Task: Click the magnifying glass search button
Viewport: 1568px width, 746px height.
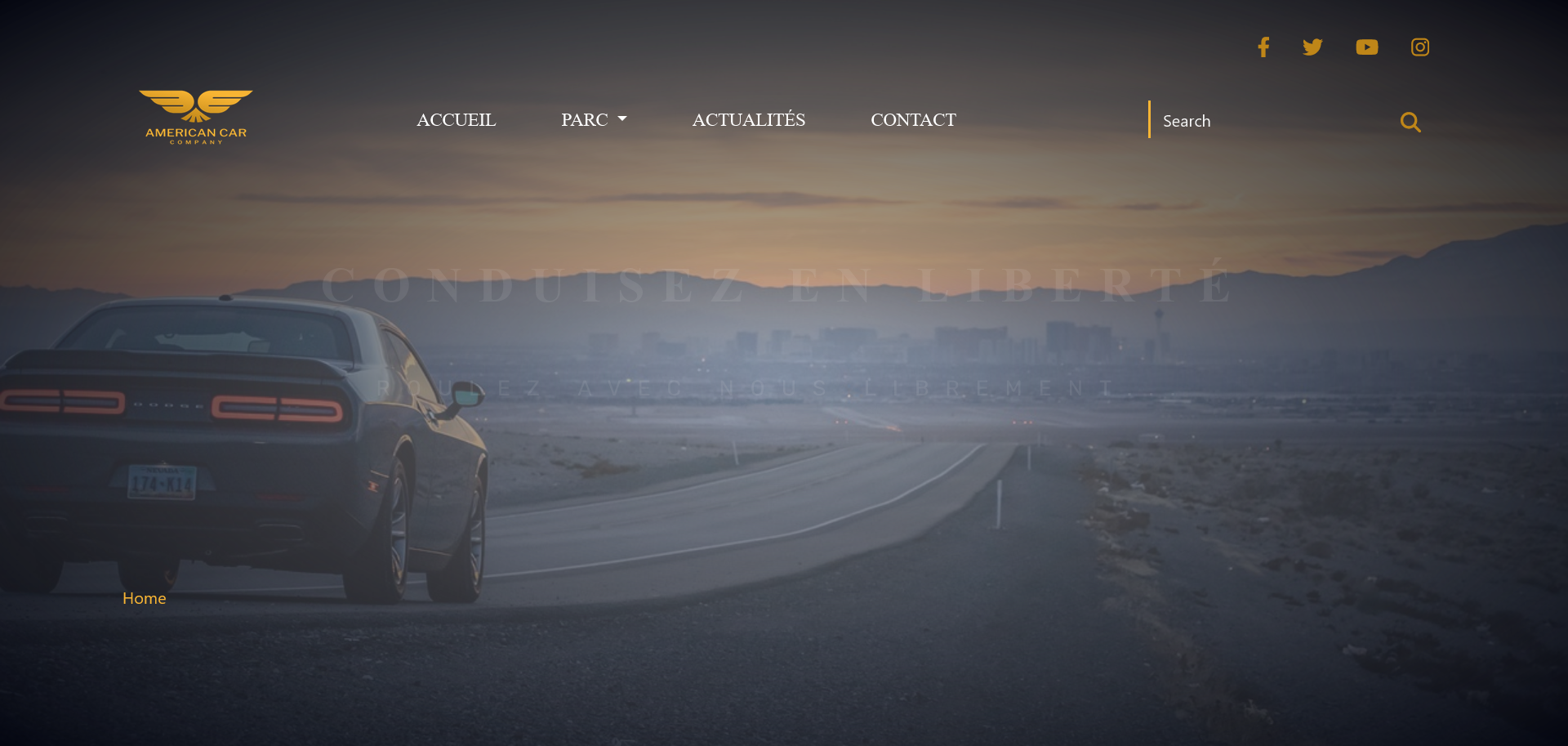Action: coord(1410,122)
